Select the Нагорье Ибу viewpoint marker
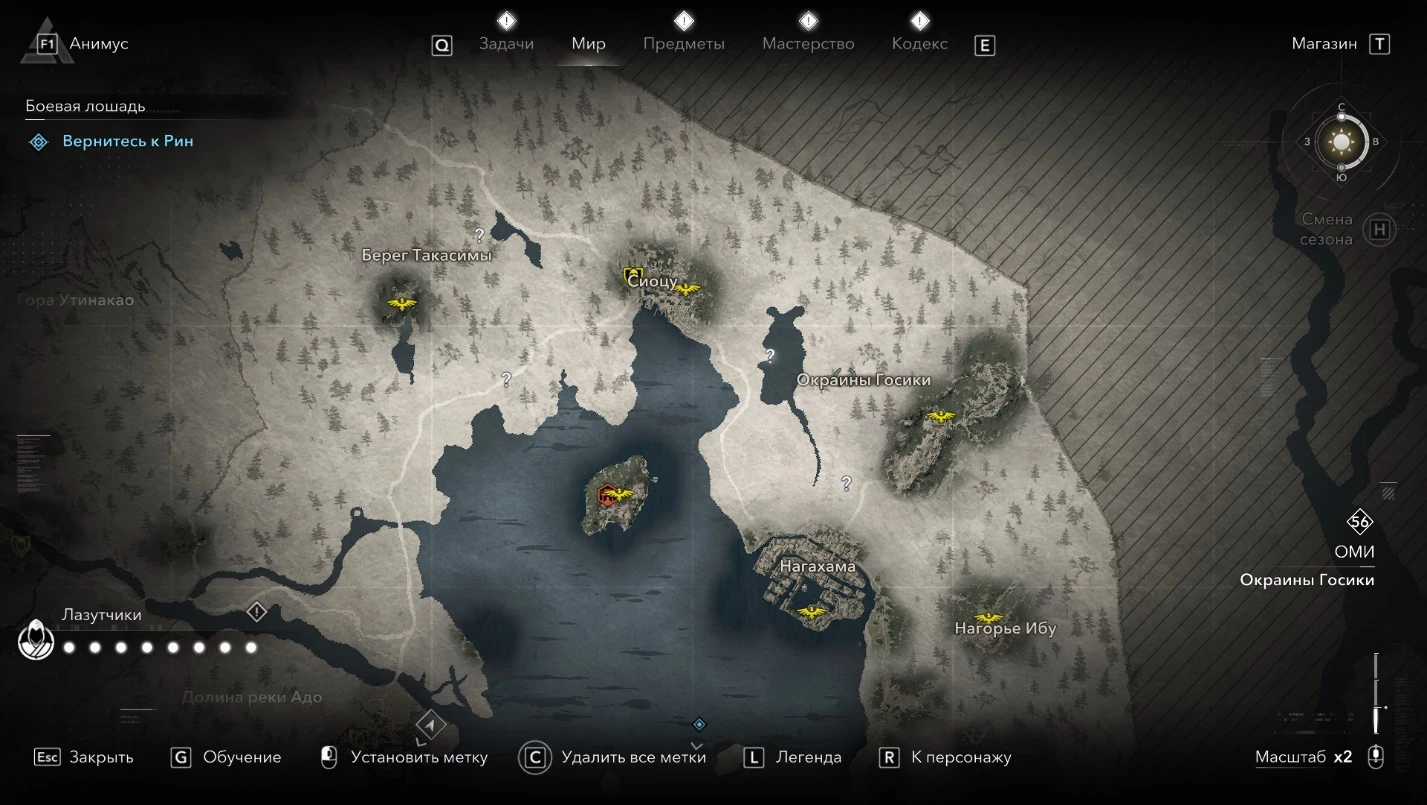This screenshot has width=1427, height=805. click(989, 617)
